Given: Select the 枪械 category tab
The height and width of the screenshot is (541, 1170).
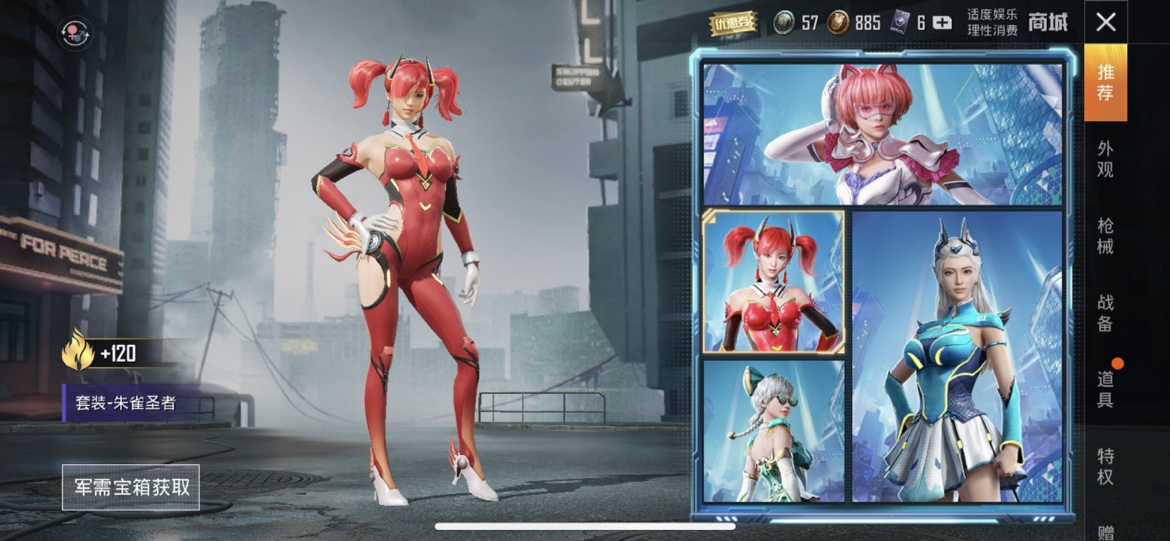Looking at the screenshot, I should [1105, 236].
